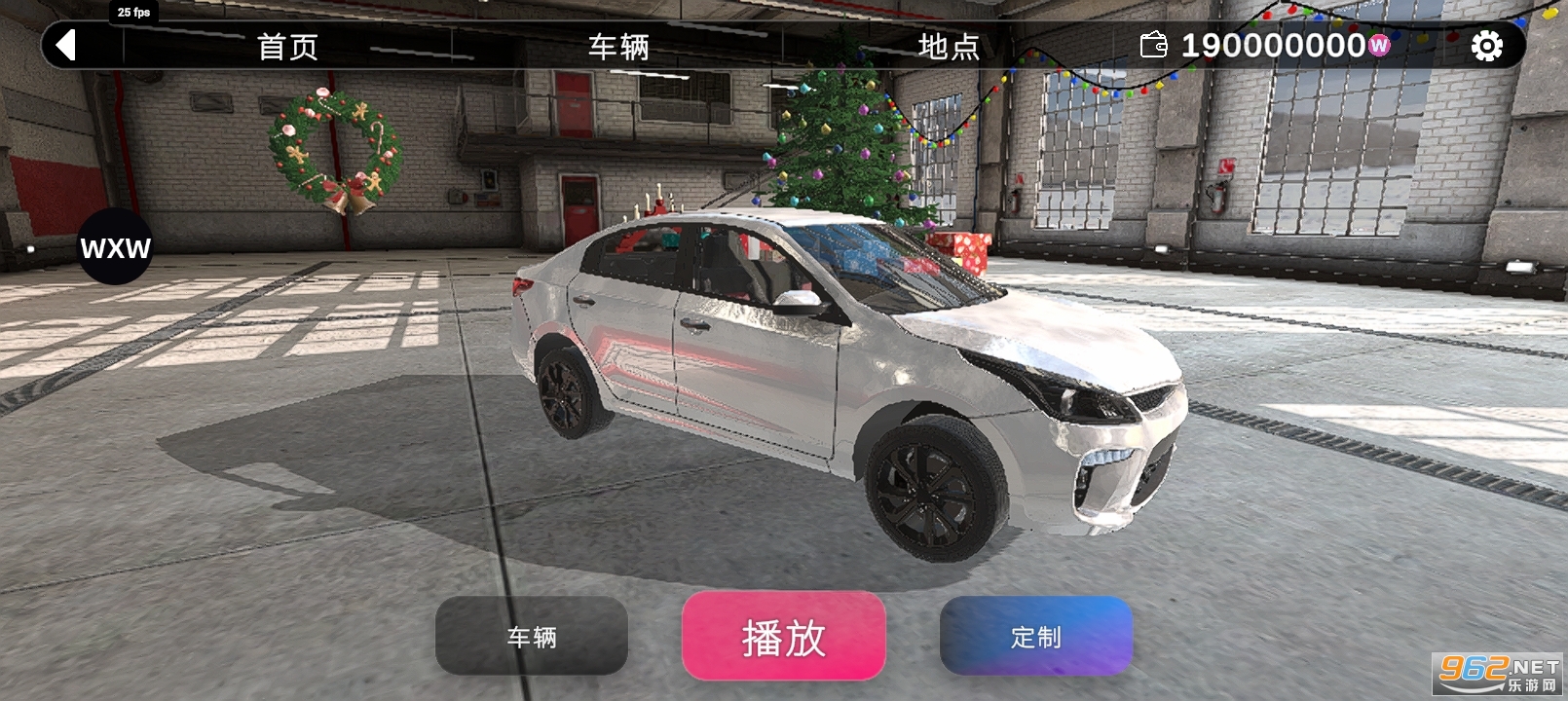The height and width of the screenshot is (701, 1568).
Task: Click the wallet icon beside the balance
Action: [1154, 46]
